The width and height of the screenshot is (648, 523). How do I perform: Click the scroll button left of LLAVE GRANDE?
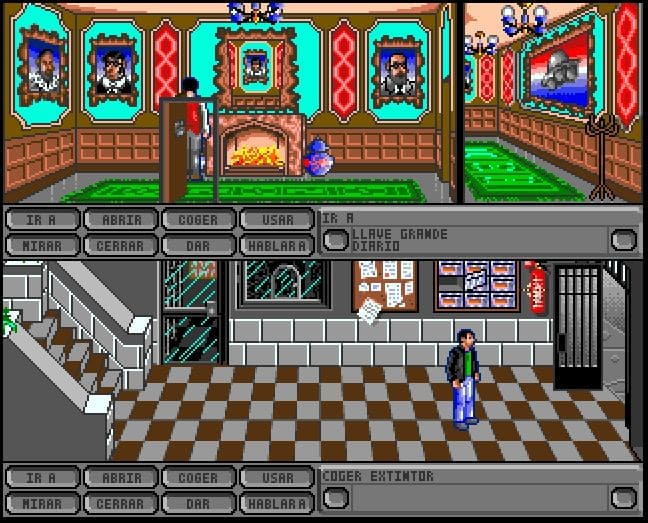pyautogui.click(x=336, y=240)
